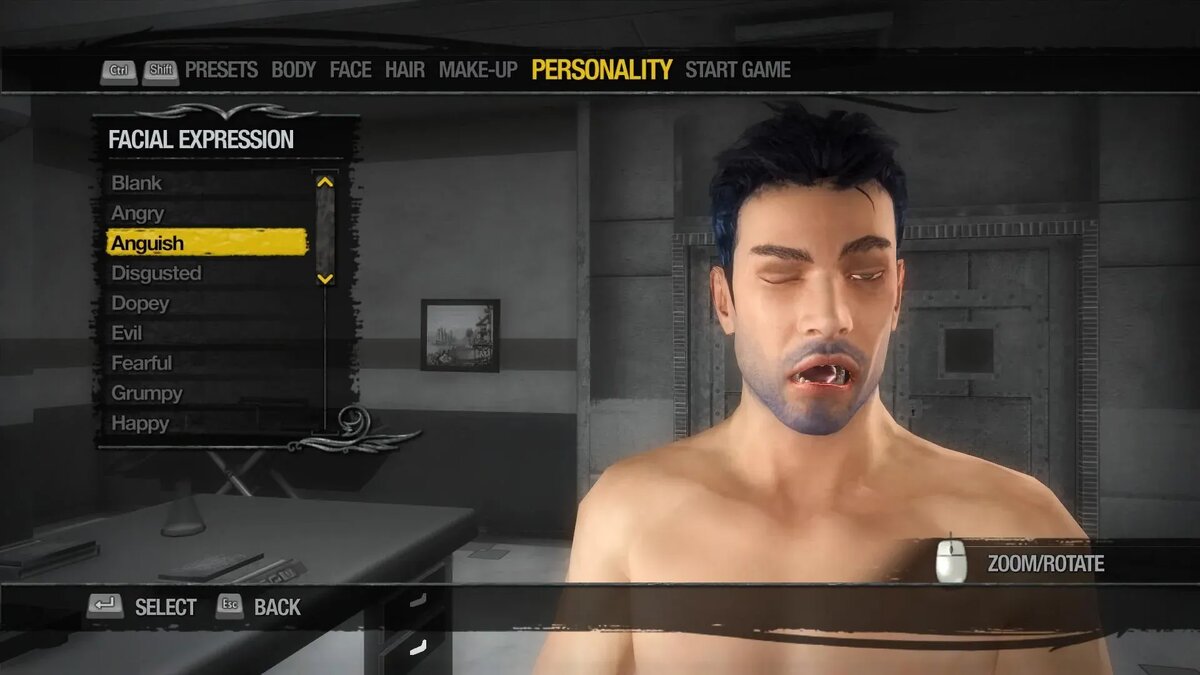
Task: Choose the Disgusted facial expression
Action: click(156, 273)
